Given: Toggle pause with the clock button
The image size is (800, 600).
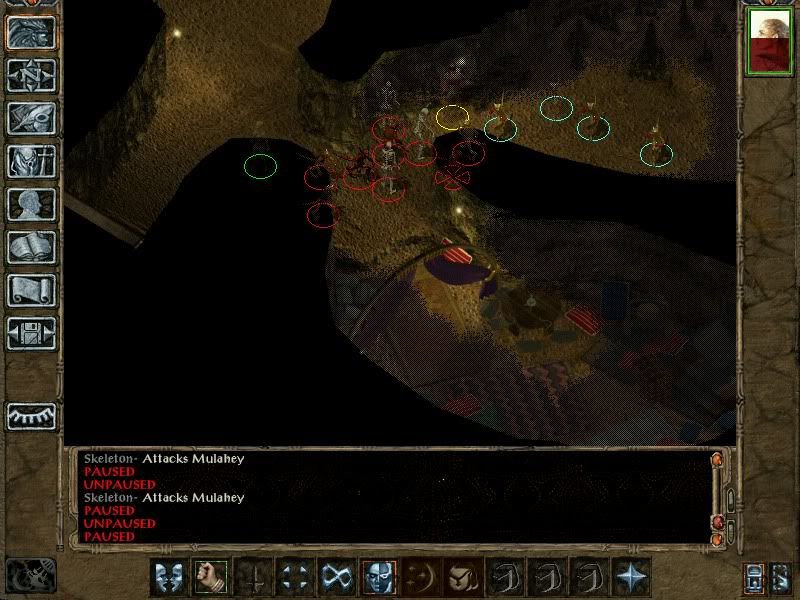Looking at the screenshot, I should tap(30, 575).
